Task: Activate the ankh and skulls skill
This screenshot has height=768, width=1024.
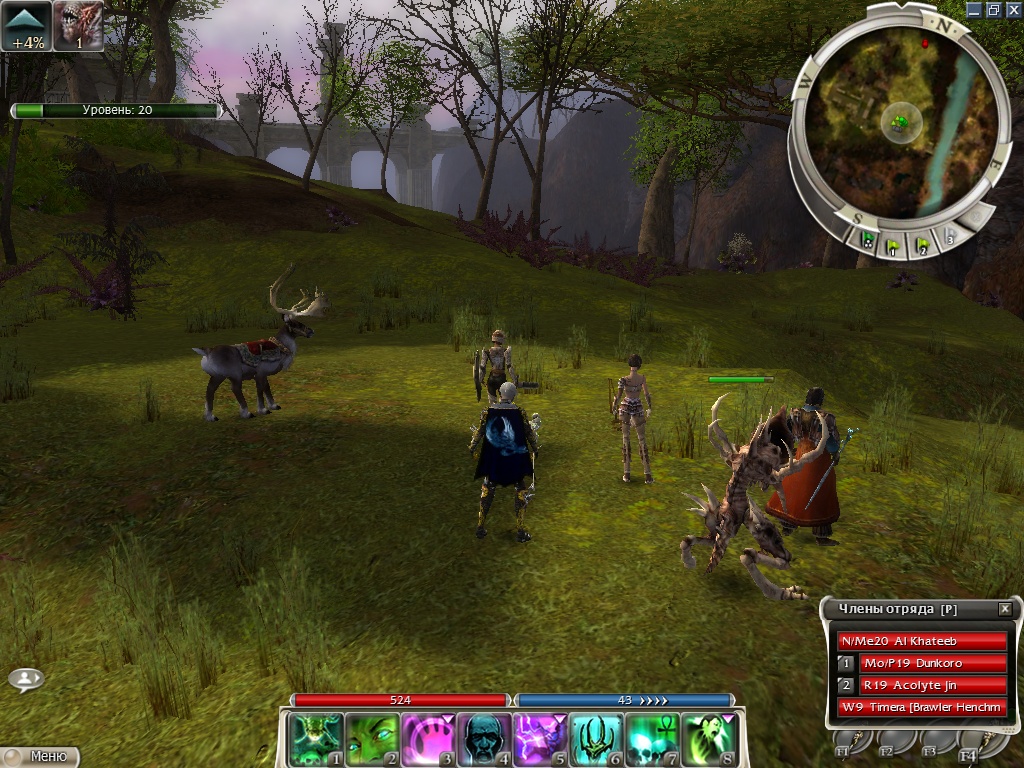Action: click(x=652, y=740)
